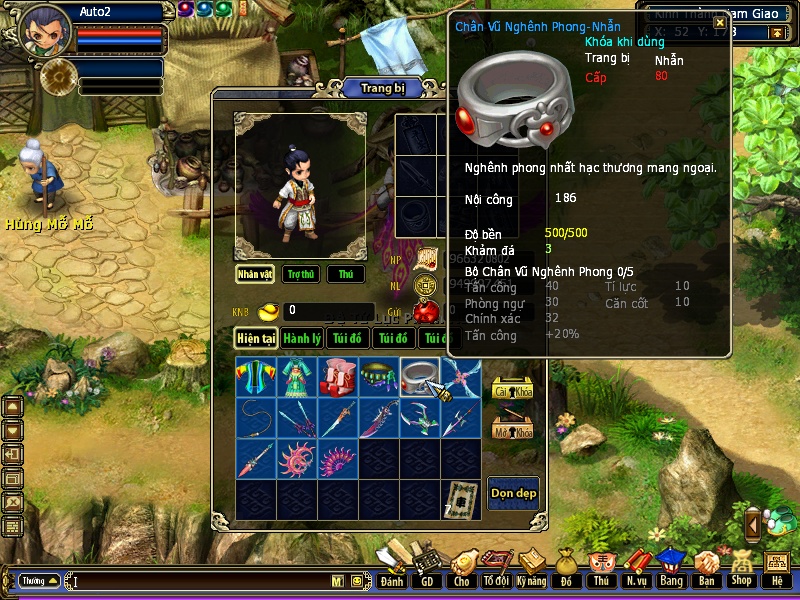Click the Mở Khóa unlock button
The image size is (800, 600).
point(512,430)
